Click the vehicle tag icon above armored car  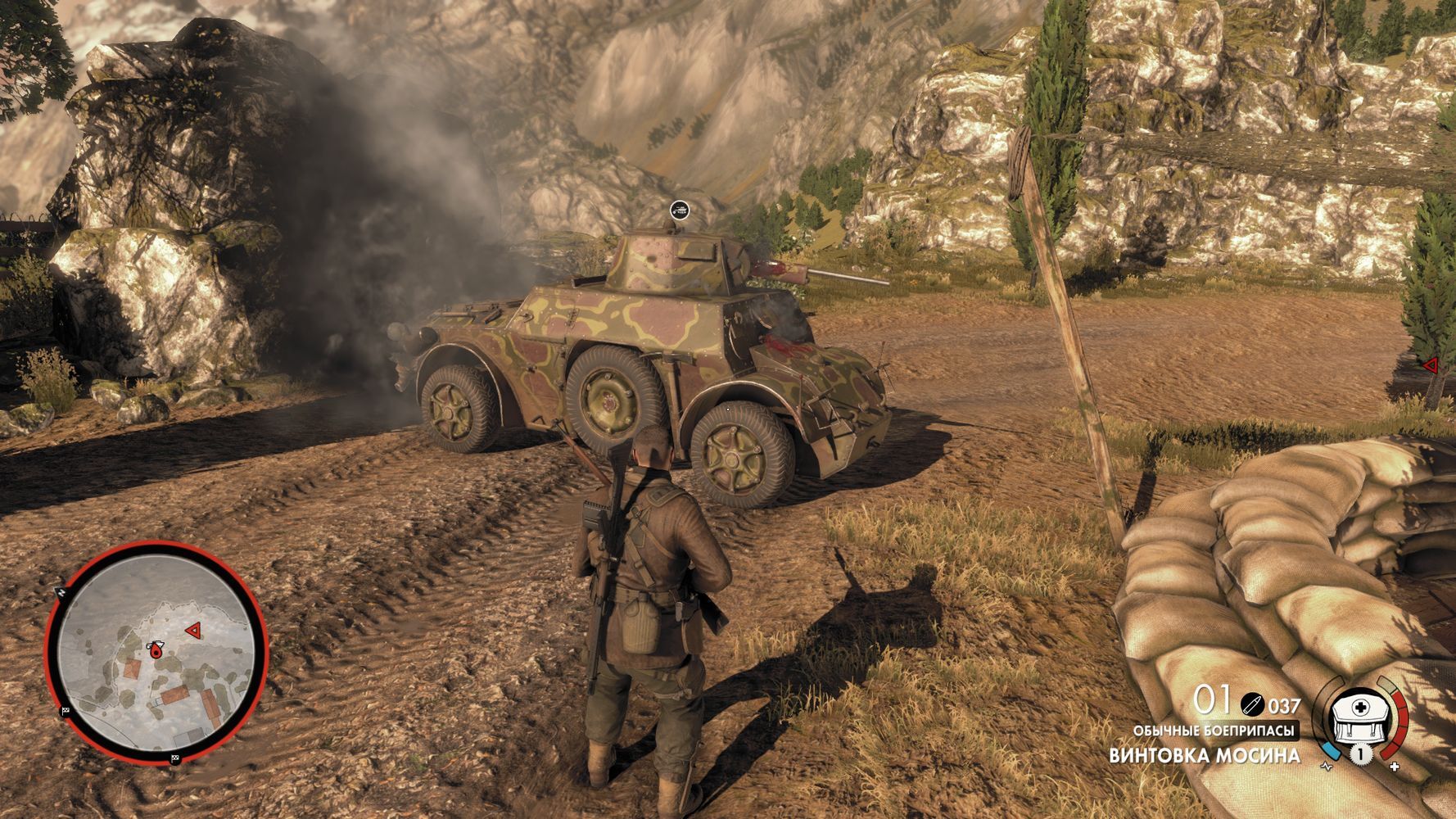(x=679, y=211)
